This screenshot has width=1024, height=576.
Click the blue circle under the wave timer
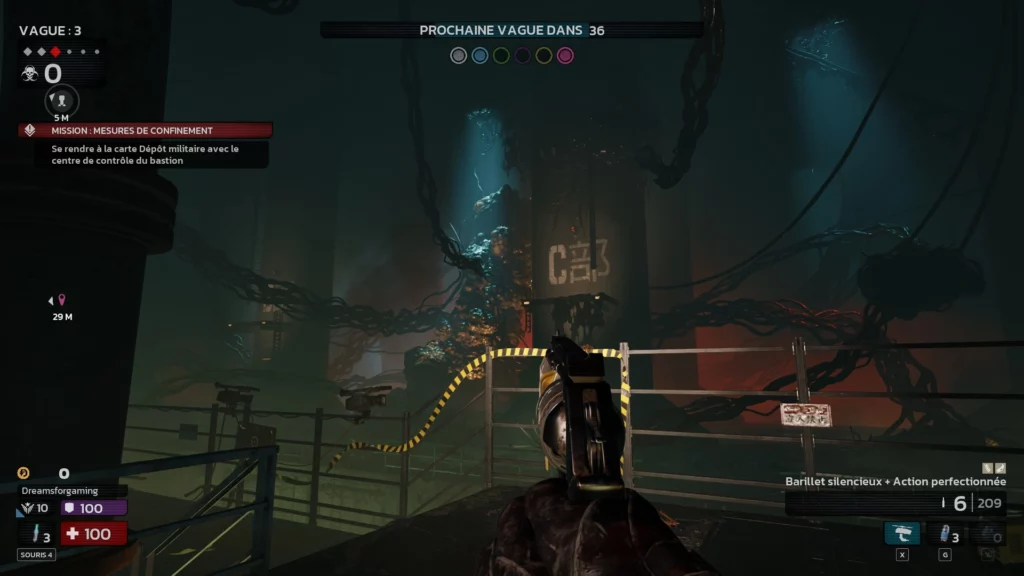pyautogui.click(x=480, y=56)
